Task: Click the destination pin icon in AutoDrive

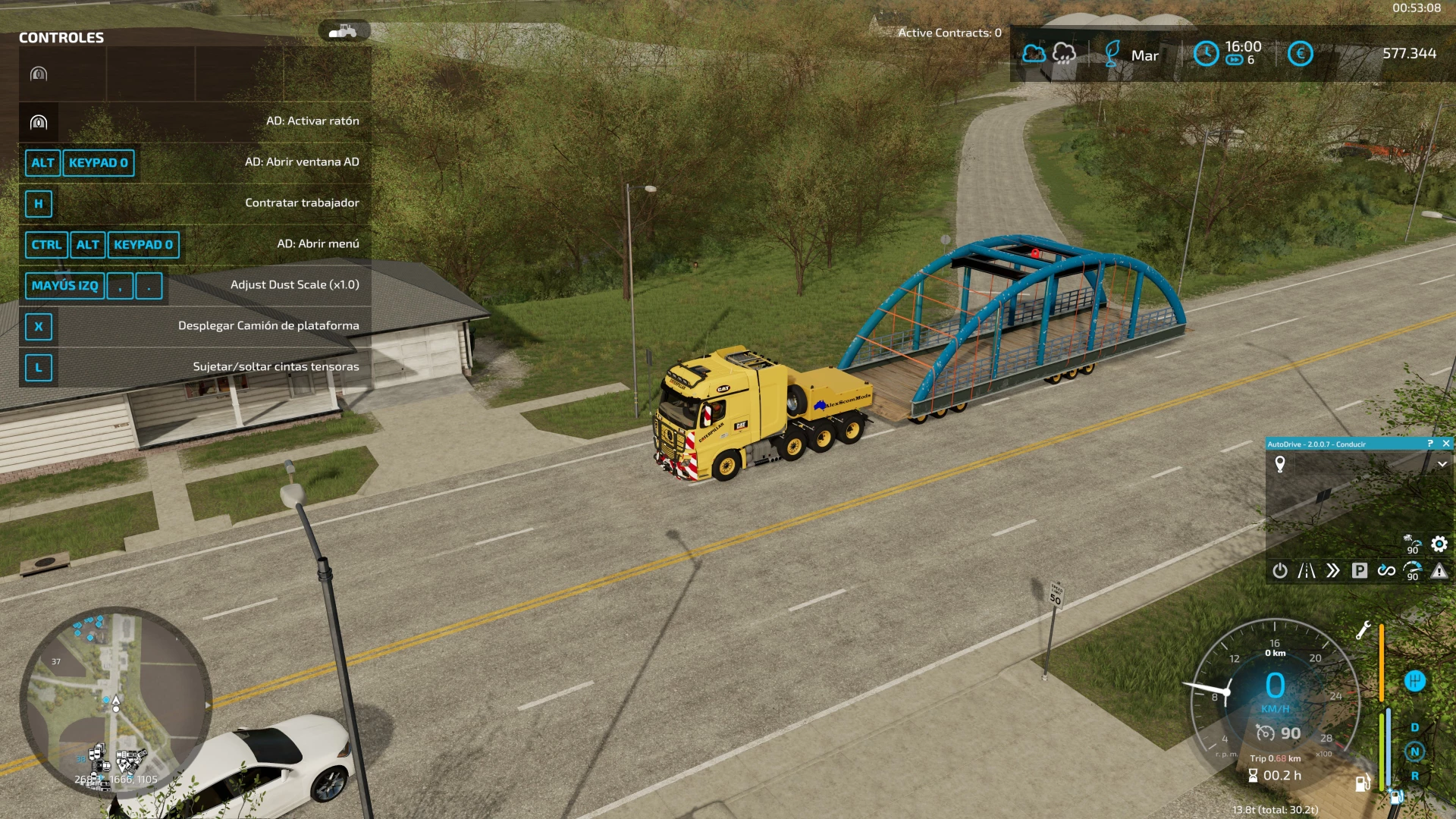Action: pos(1280,464)
